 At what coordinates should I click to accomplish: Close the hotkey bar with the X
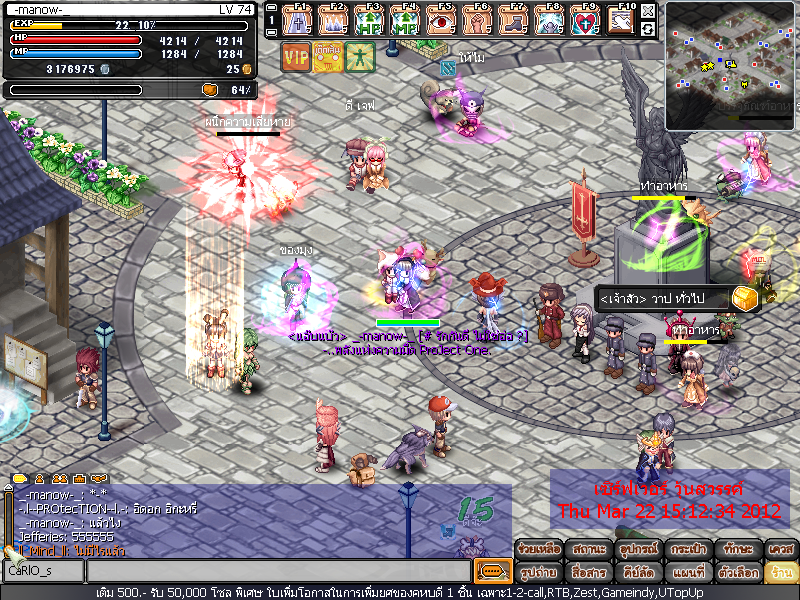click(648, 11)
